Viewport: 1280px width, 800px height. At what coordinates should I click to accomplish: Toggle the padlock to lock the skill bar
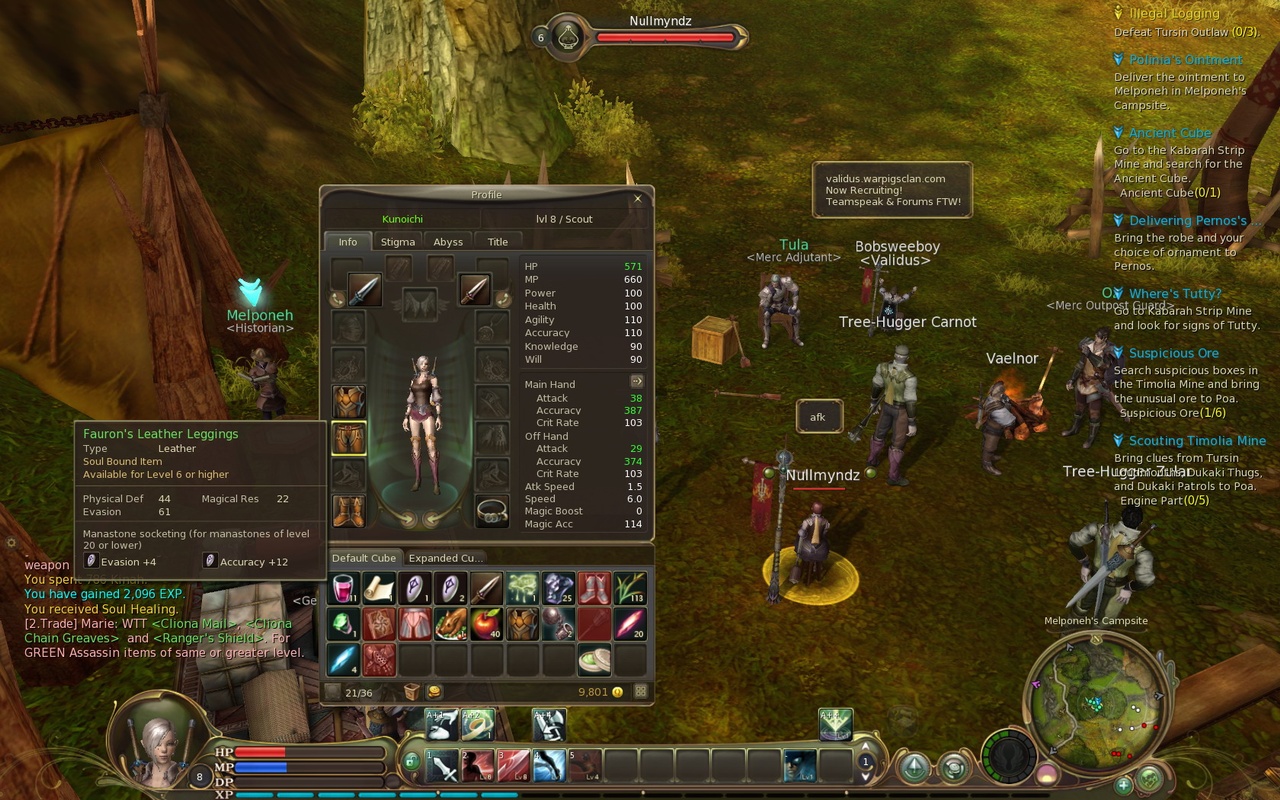pyautogui.click(x=412, y=762)
